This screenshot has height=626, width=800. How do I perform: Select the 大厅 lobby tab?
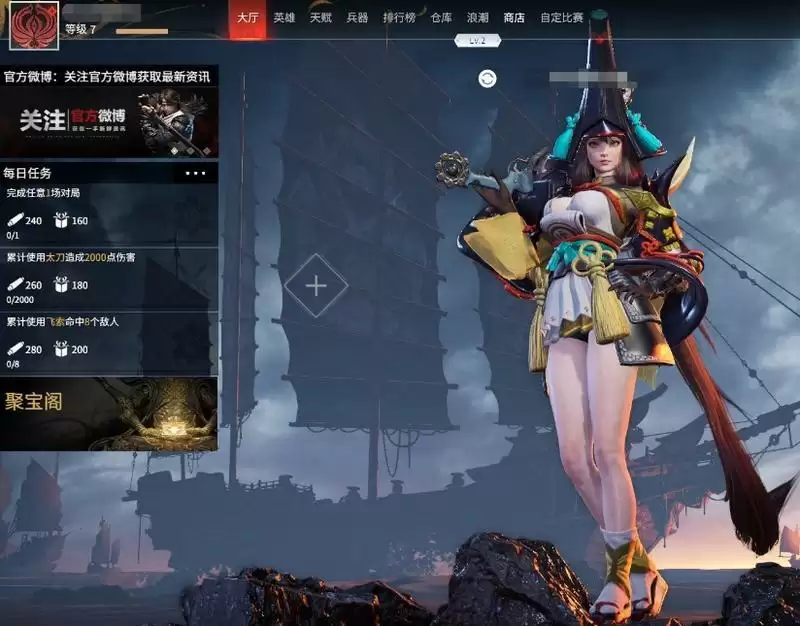[x=247, y=18]
